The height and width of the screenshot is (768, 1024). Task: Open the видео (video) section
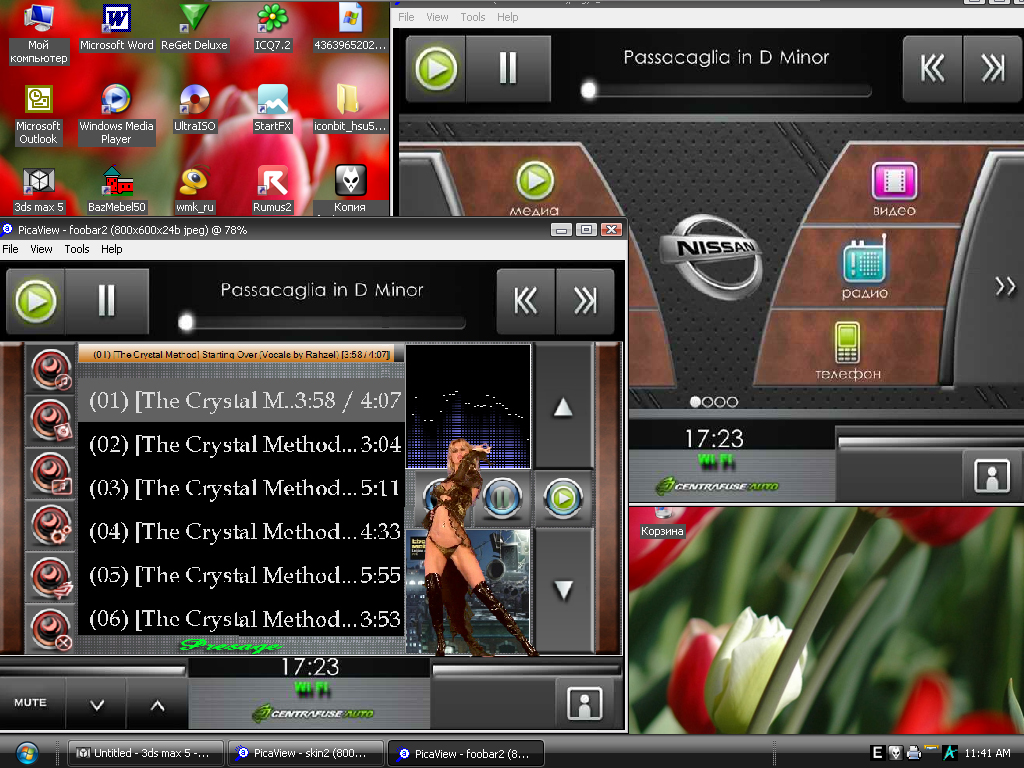coord(894,188)
